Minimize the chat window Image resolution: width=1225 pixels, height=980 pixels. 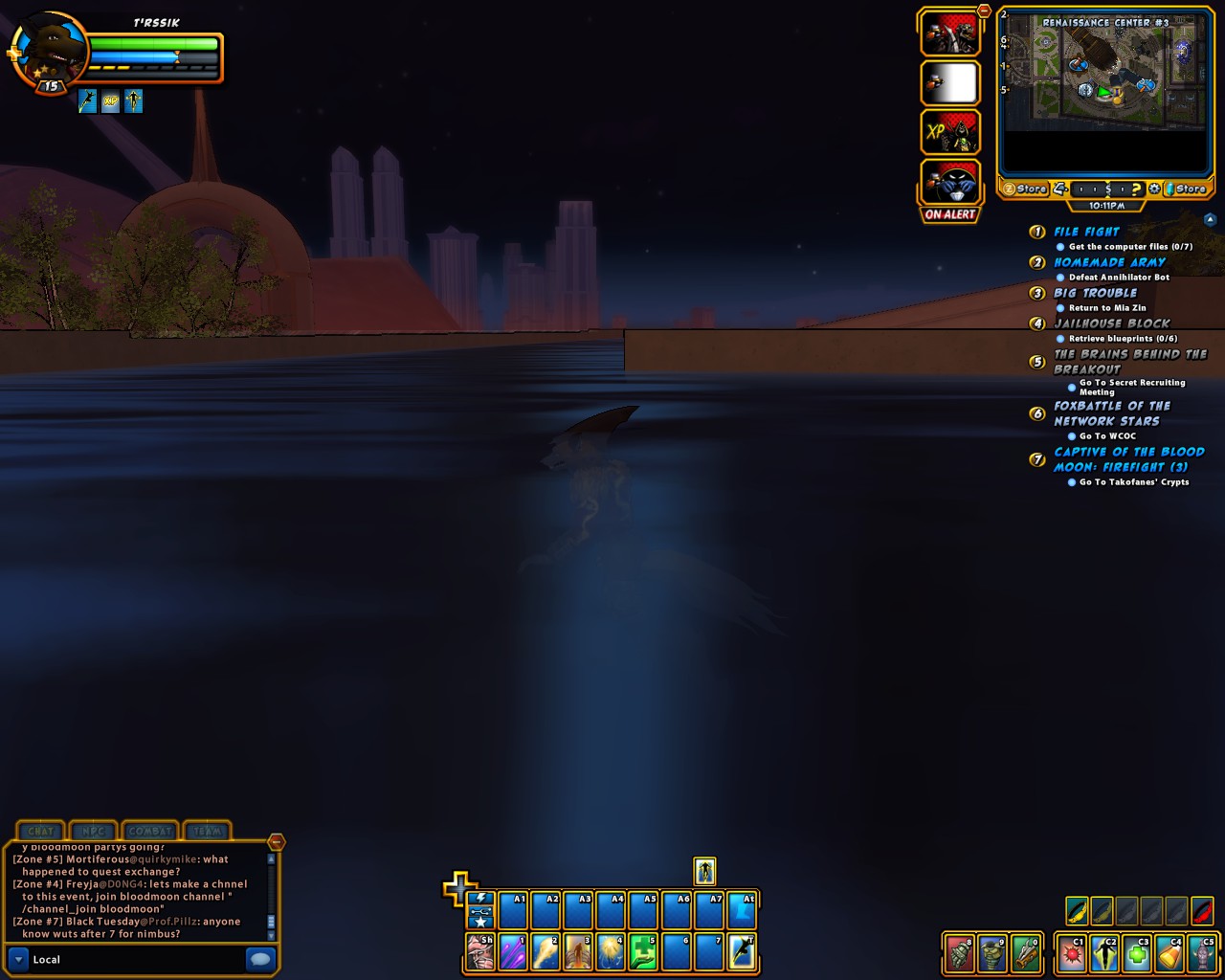pyautogui.click(x=276, y=842)
